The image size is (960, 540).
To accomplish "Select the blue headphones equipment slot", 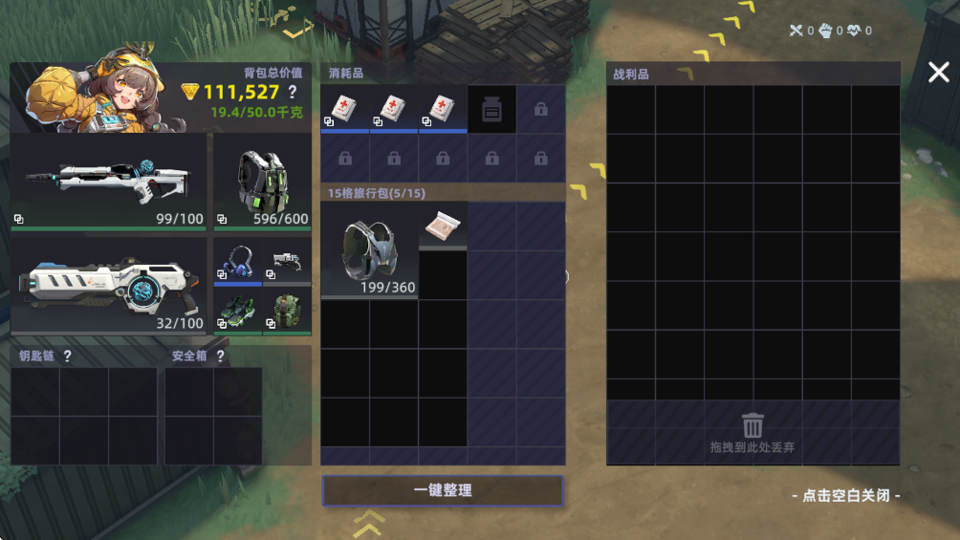I will [237, 261].
